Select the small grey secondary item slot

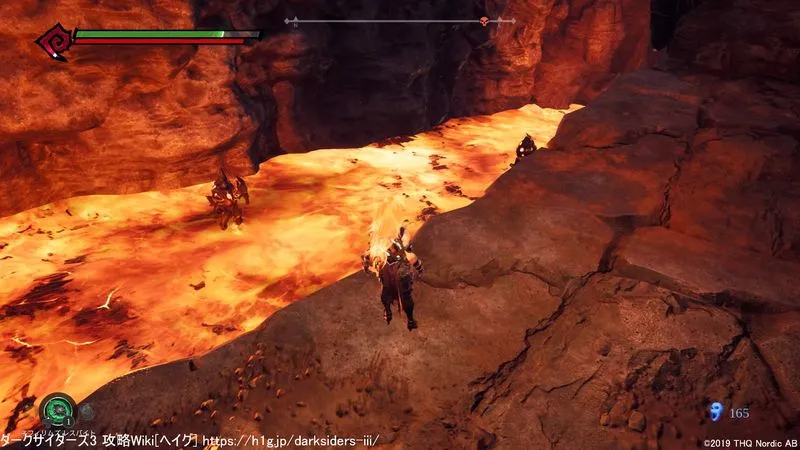click(x=87, y=411)
